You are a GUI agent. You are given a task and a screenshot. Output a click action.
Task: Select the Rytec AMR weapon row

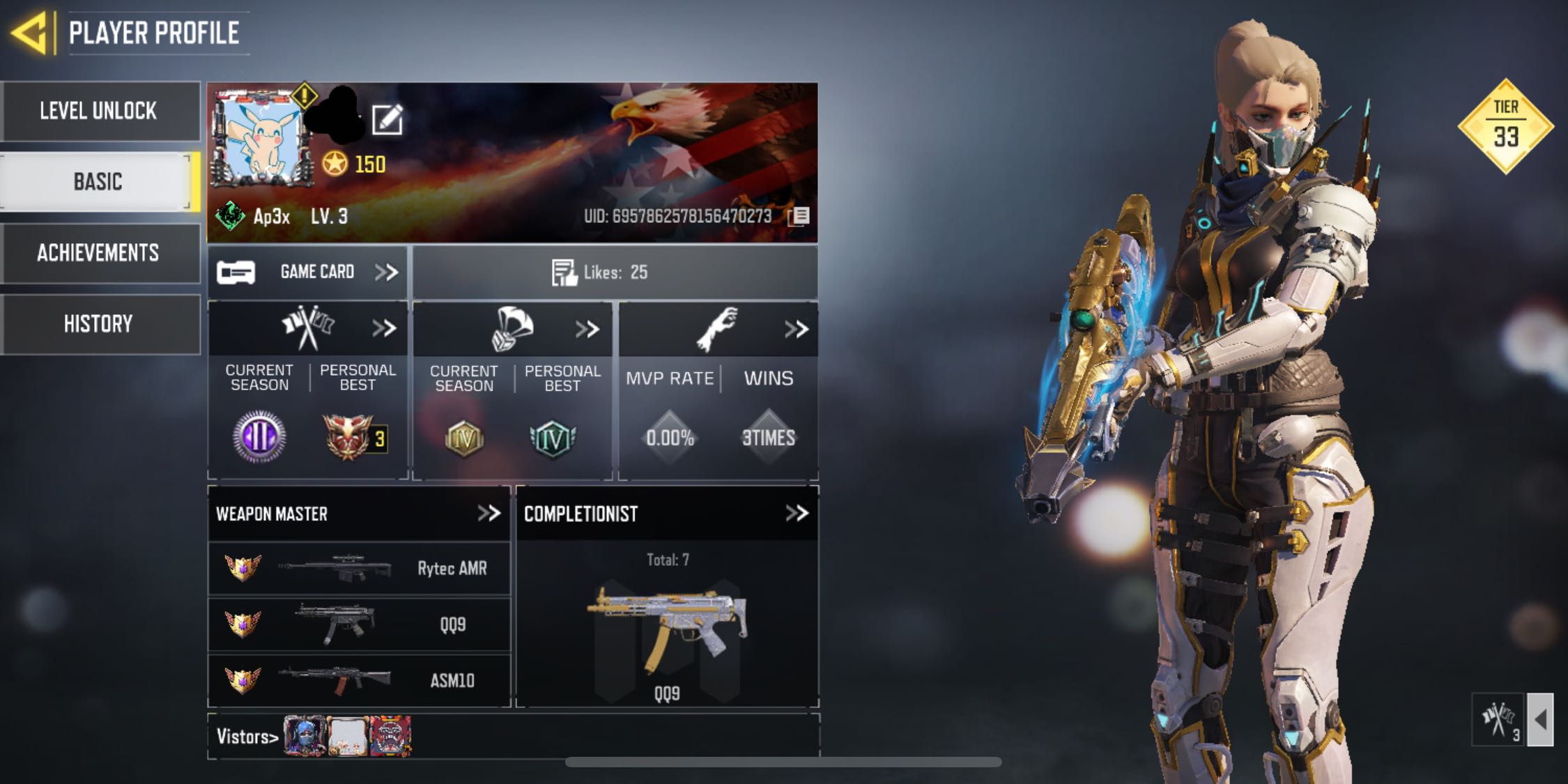click(359, 569)
